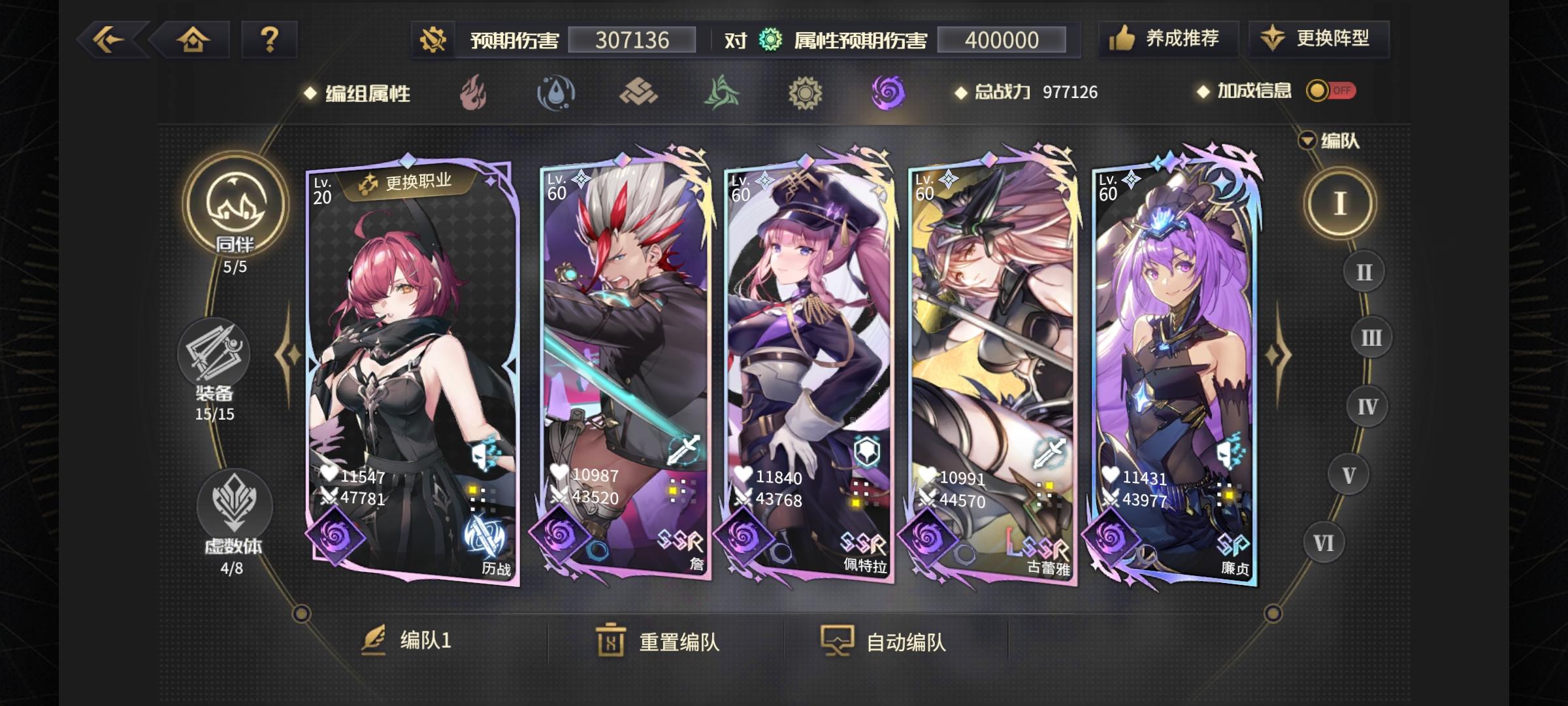Toggle the earth element filter
This screenshot has width=1568, height=706.
639,93
